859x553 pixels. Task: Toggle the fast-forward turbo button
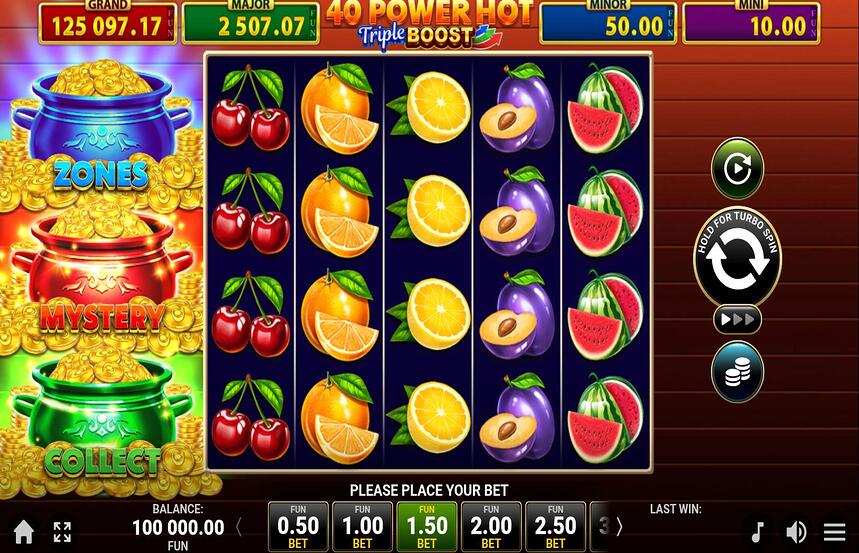(x=737, y=320)
